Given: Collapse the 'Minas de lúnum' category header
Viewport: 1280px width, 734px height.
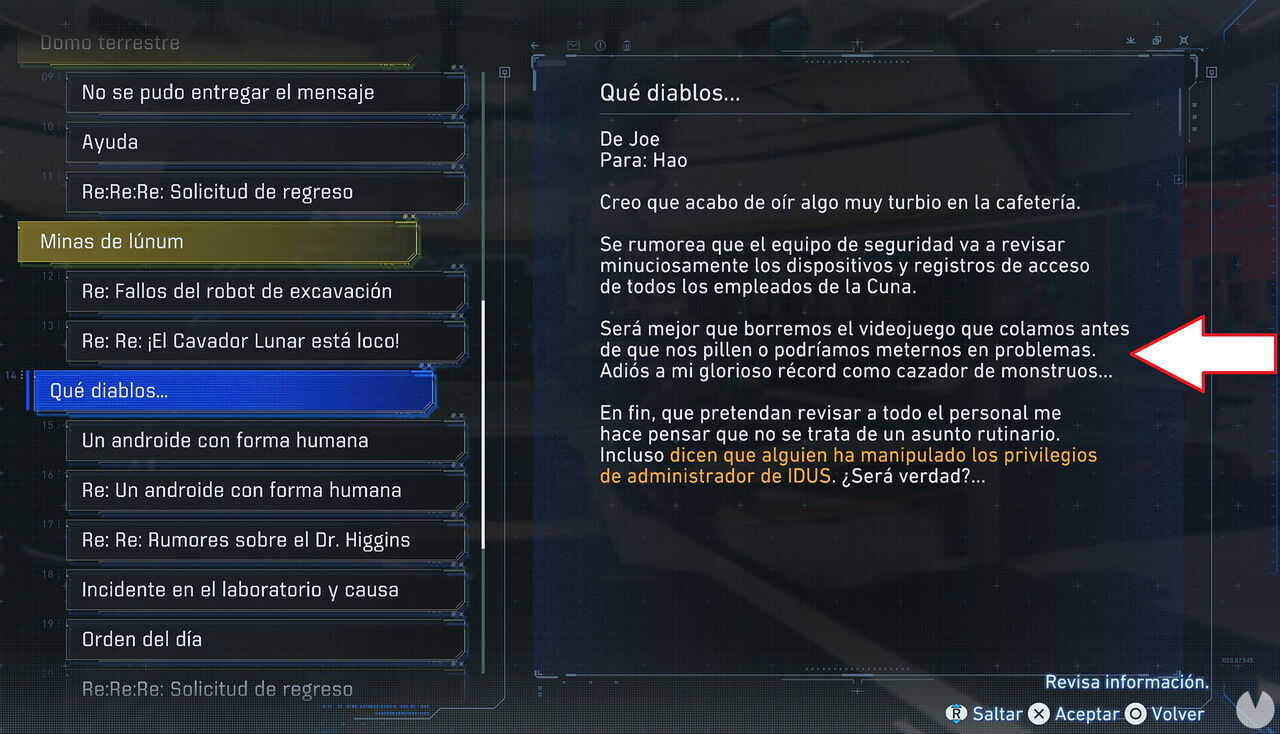Looking at the screenshot, I should (228, 241).
